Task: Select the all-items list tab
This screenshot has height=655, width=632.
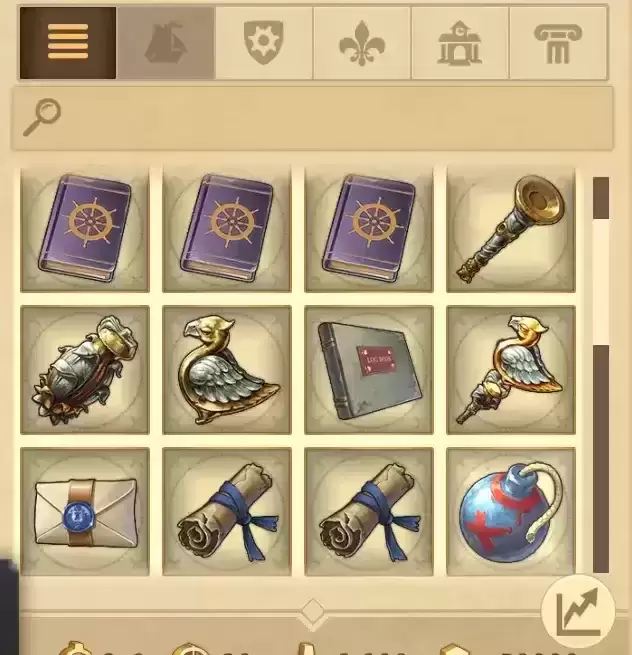Action: 68,43
